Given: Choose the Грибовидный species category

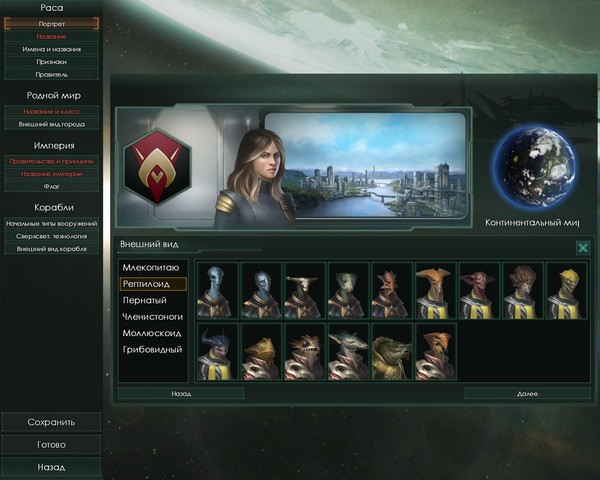Looking at the screenshot, I should (152, 349).
